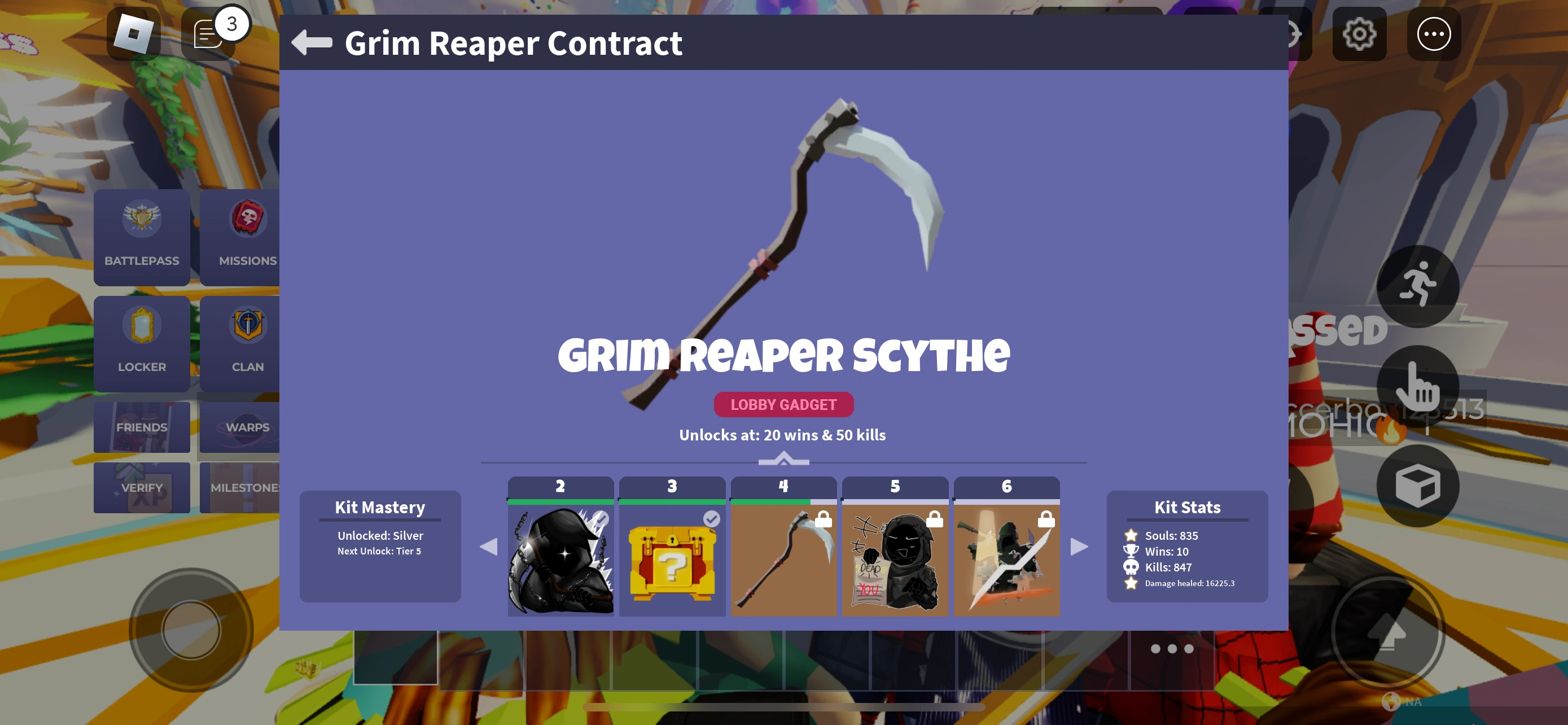Select the Tier 3 mystery chest reward

tap(672, 557)
